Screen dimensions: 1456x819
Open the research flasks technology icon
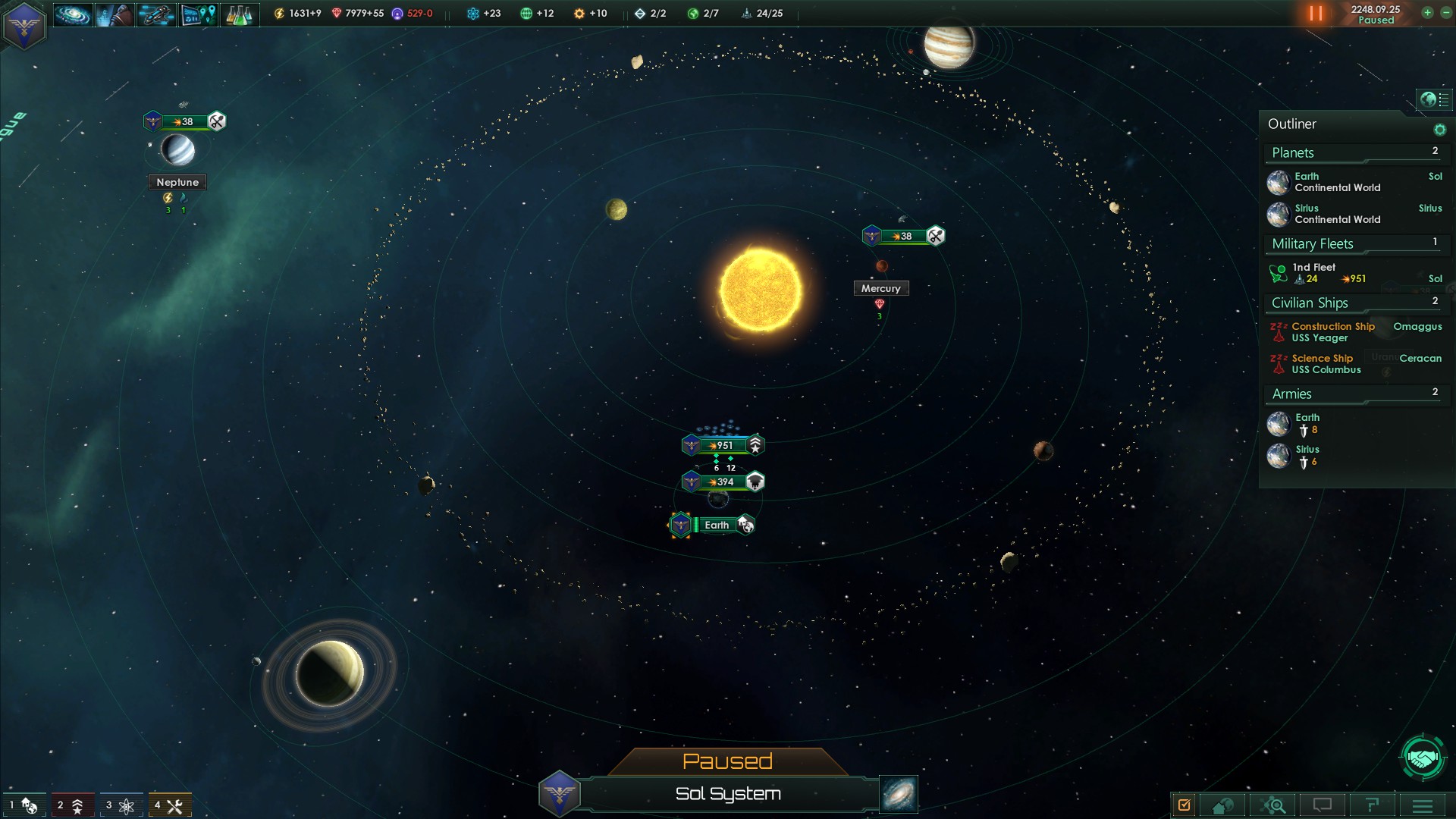(239, 14)
